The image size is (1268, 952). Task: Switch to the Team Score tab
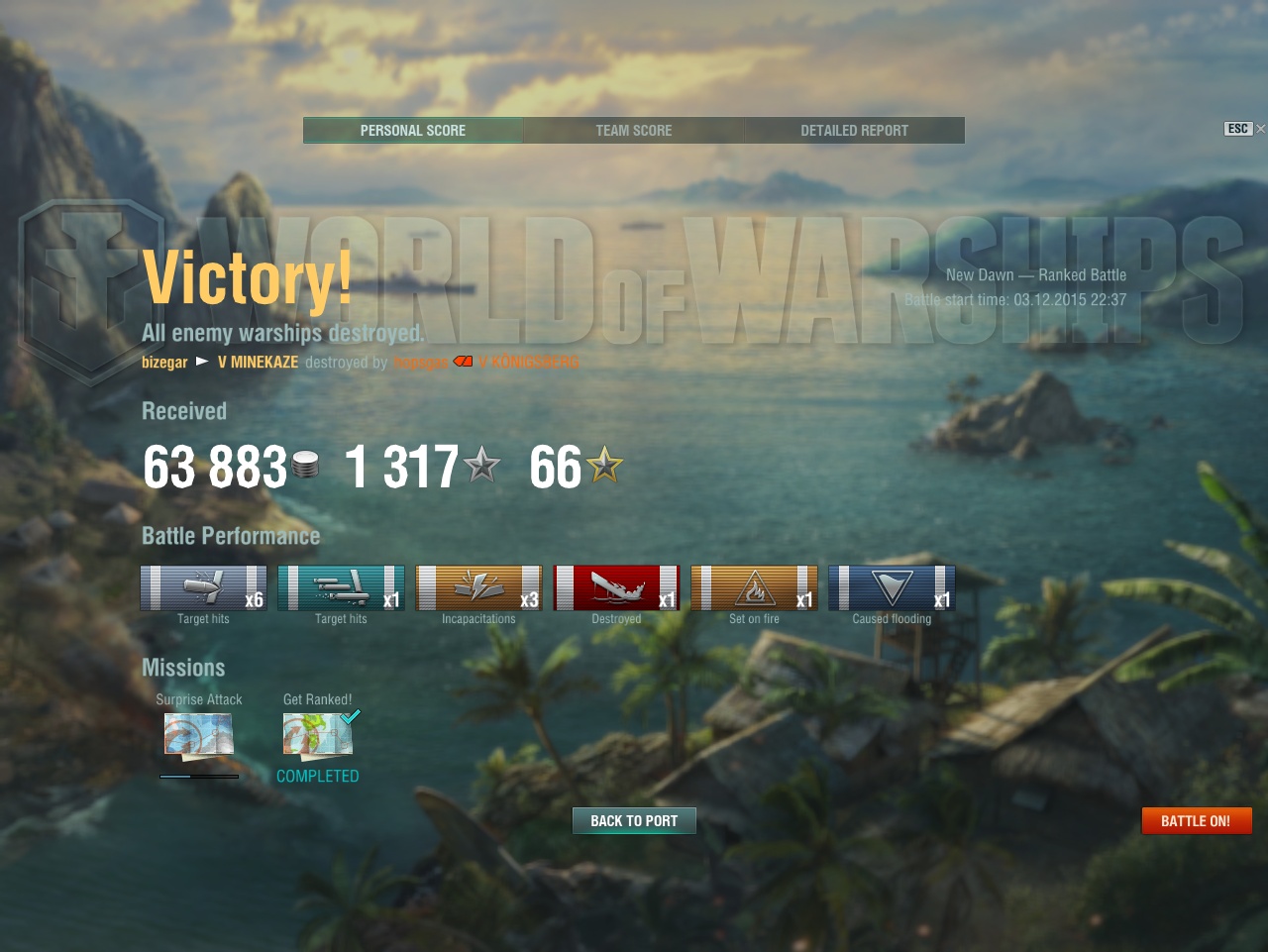(x=634, y=130)
